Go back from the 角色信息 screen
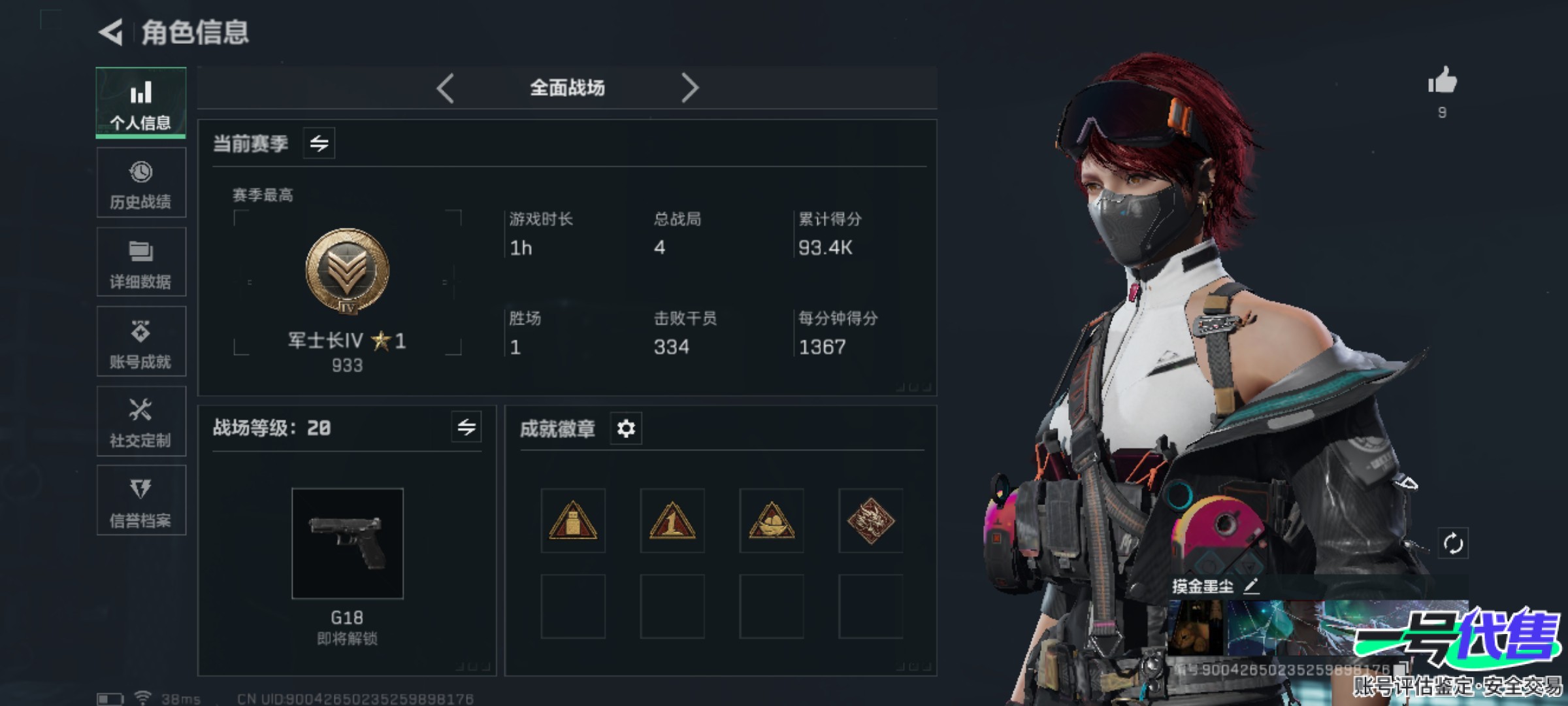 pyautogui.click(x=112, y=32)
